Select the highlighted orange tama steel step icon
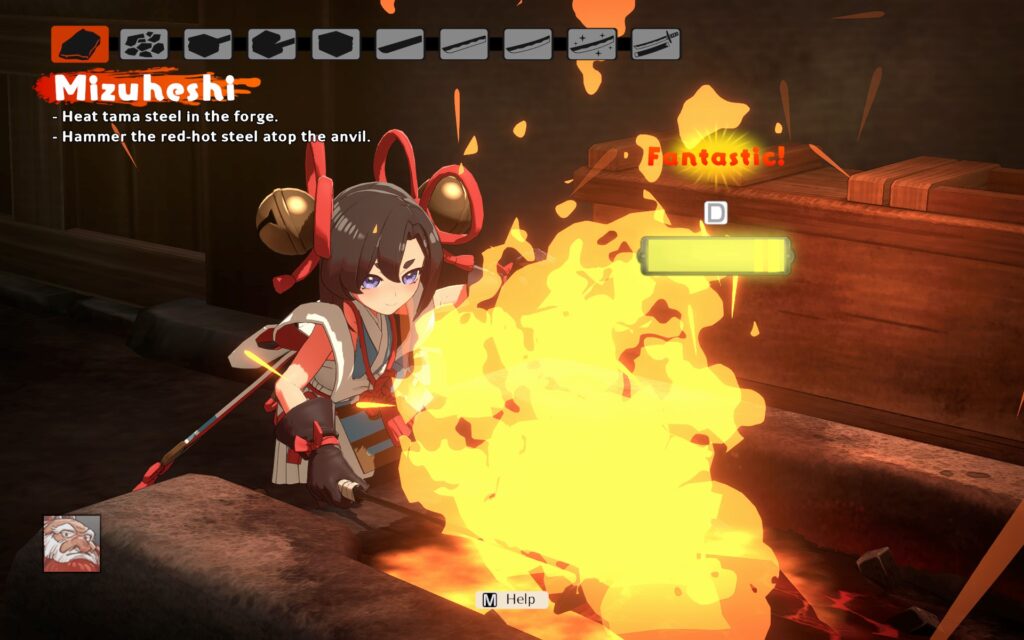The height and width of the screenshot is (640, 1024). [x=80, y=44]
